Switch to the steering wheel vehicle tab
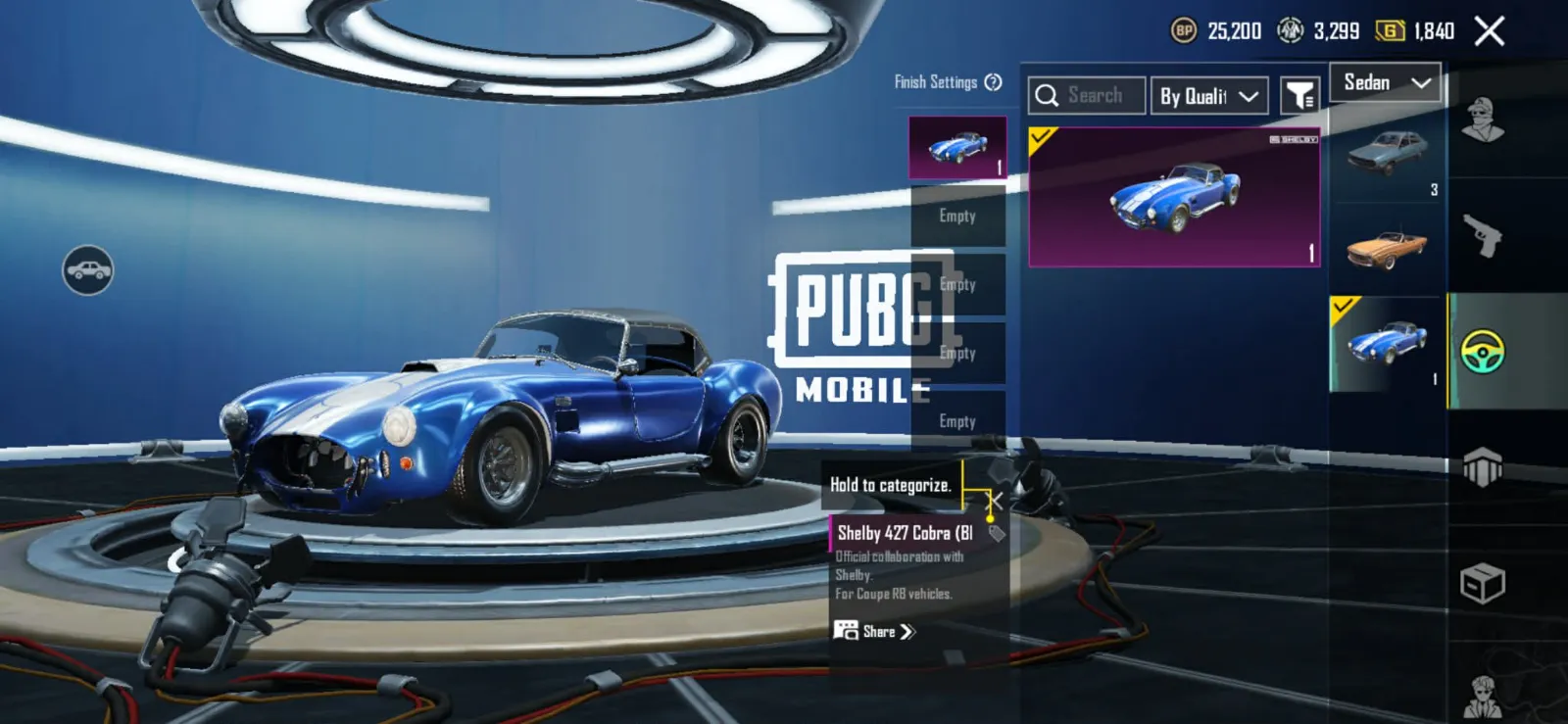Viewport: 1568px width, 724px height. click(1483, 352)
